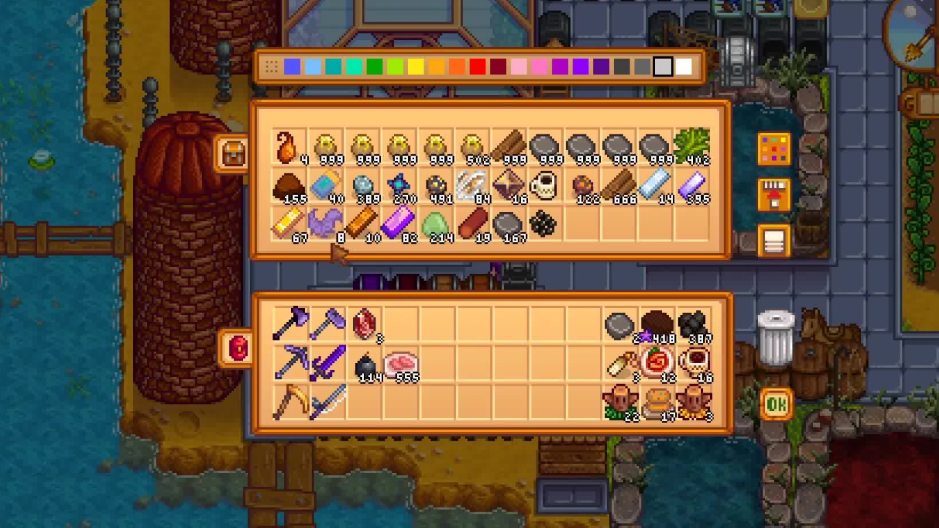Open the chest color picker button
This screenshot has height=528, width=939.
[774, 150]
